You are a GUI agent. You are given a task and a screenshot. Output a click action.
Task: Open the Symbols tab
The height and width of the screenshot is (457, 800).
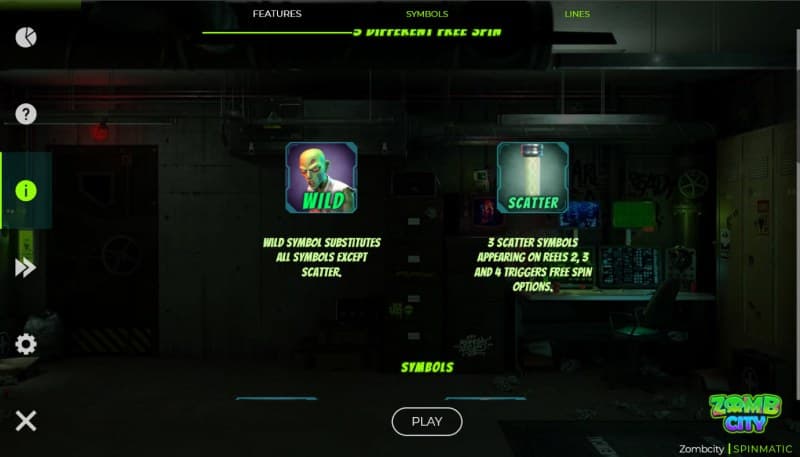click(x=427, y=14)
